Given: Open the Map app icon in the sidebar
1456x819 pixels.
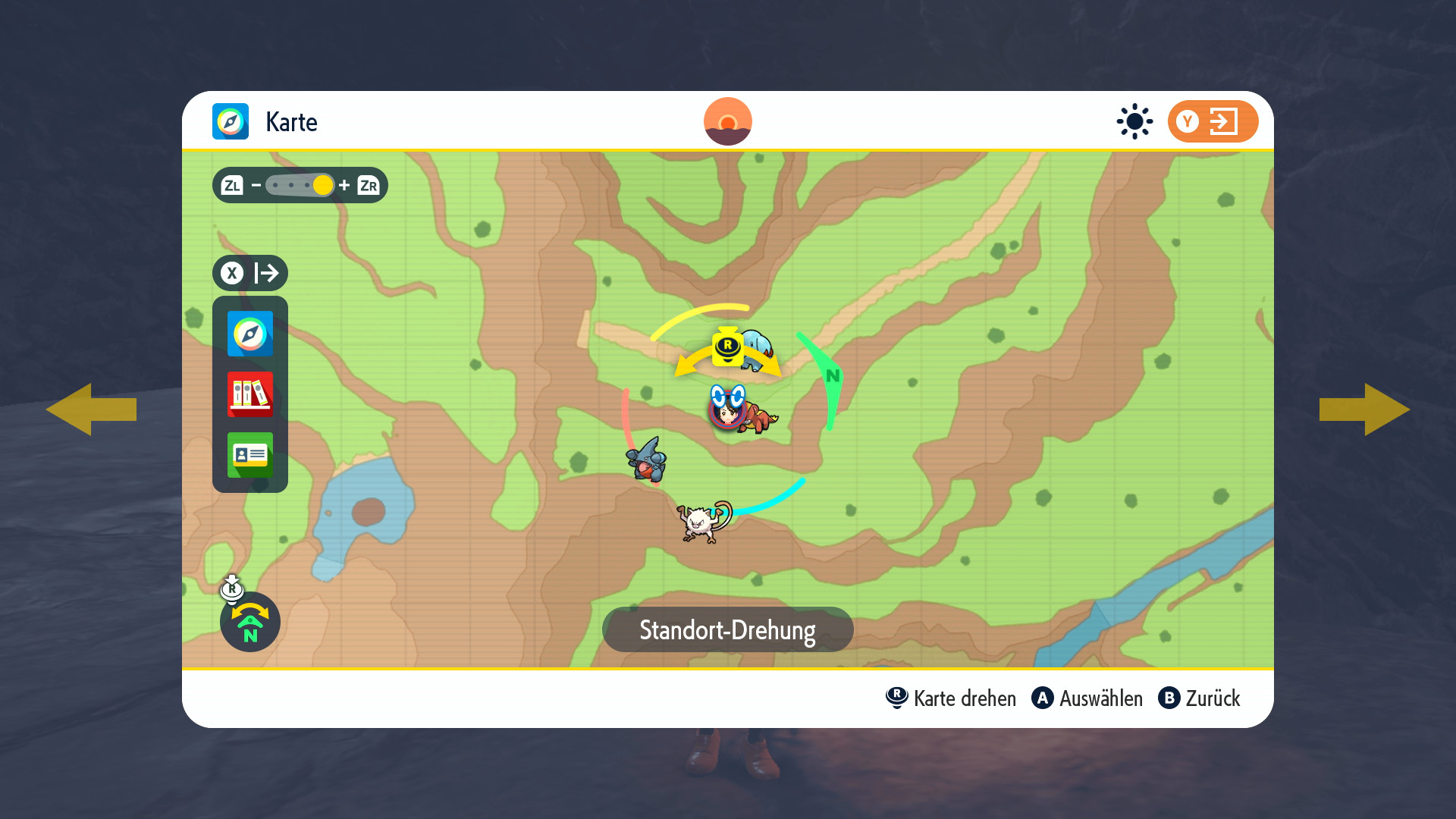Looking at the screenshot, I should point(249,334).
